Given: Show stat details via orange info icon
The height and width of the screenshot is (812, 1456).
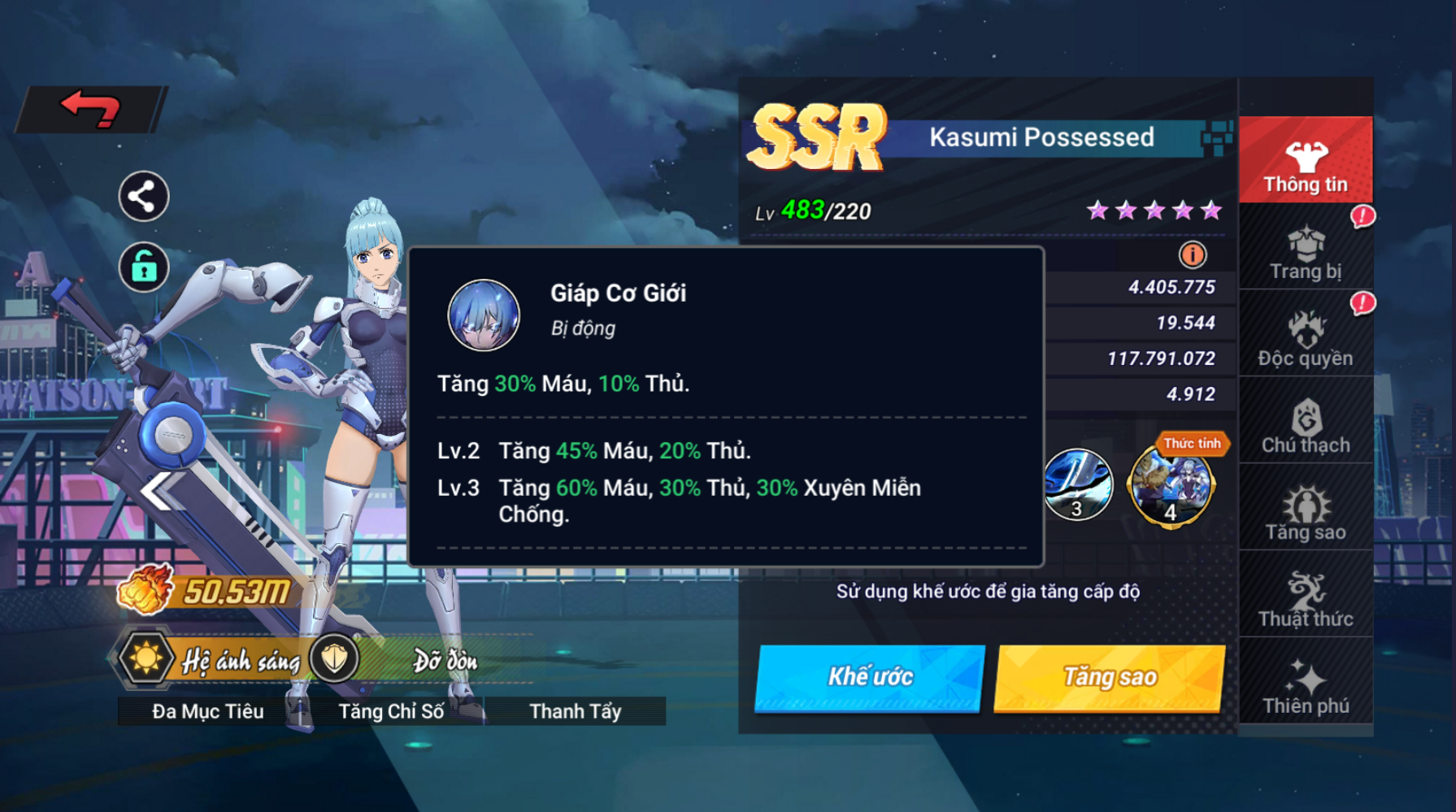Looking at the screenshot, I should [1192, 255].
